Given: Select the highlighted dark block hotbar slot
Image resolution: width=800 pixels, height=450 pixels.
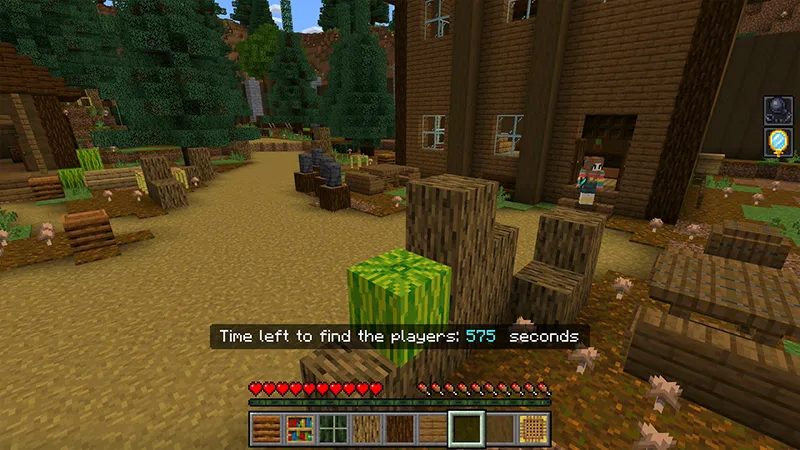Looking at the screenshot, I should pos(467,429).
